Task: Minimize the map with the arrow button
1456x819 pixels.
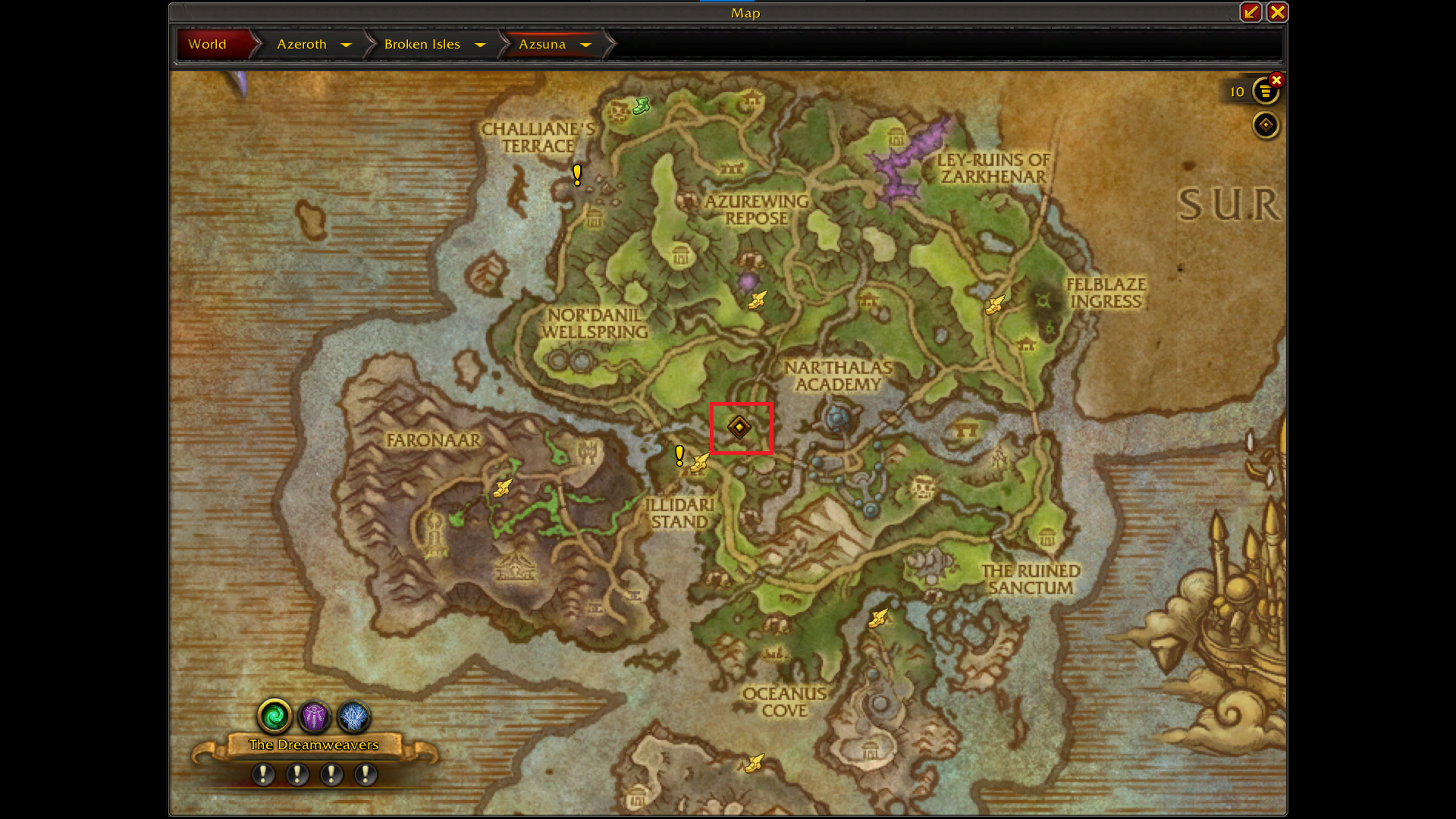Action: pyautogui.click(x=1250, y=12)
